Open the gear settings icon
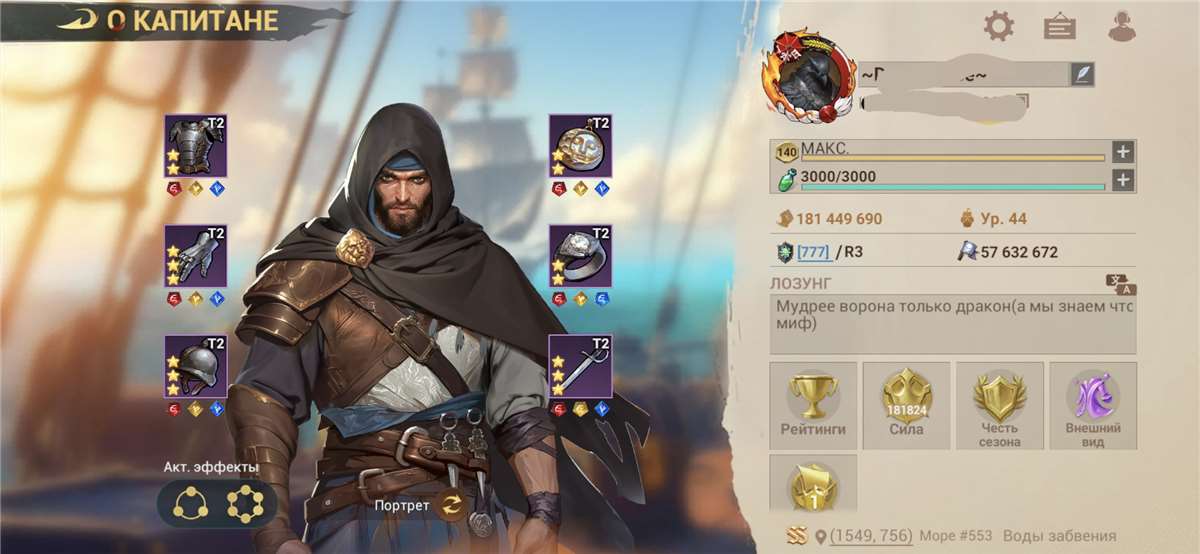Screen dimensions: 1200x554 point(998,26)
